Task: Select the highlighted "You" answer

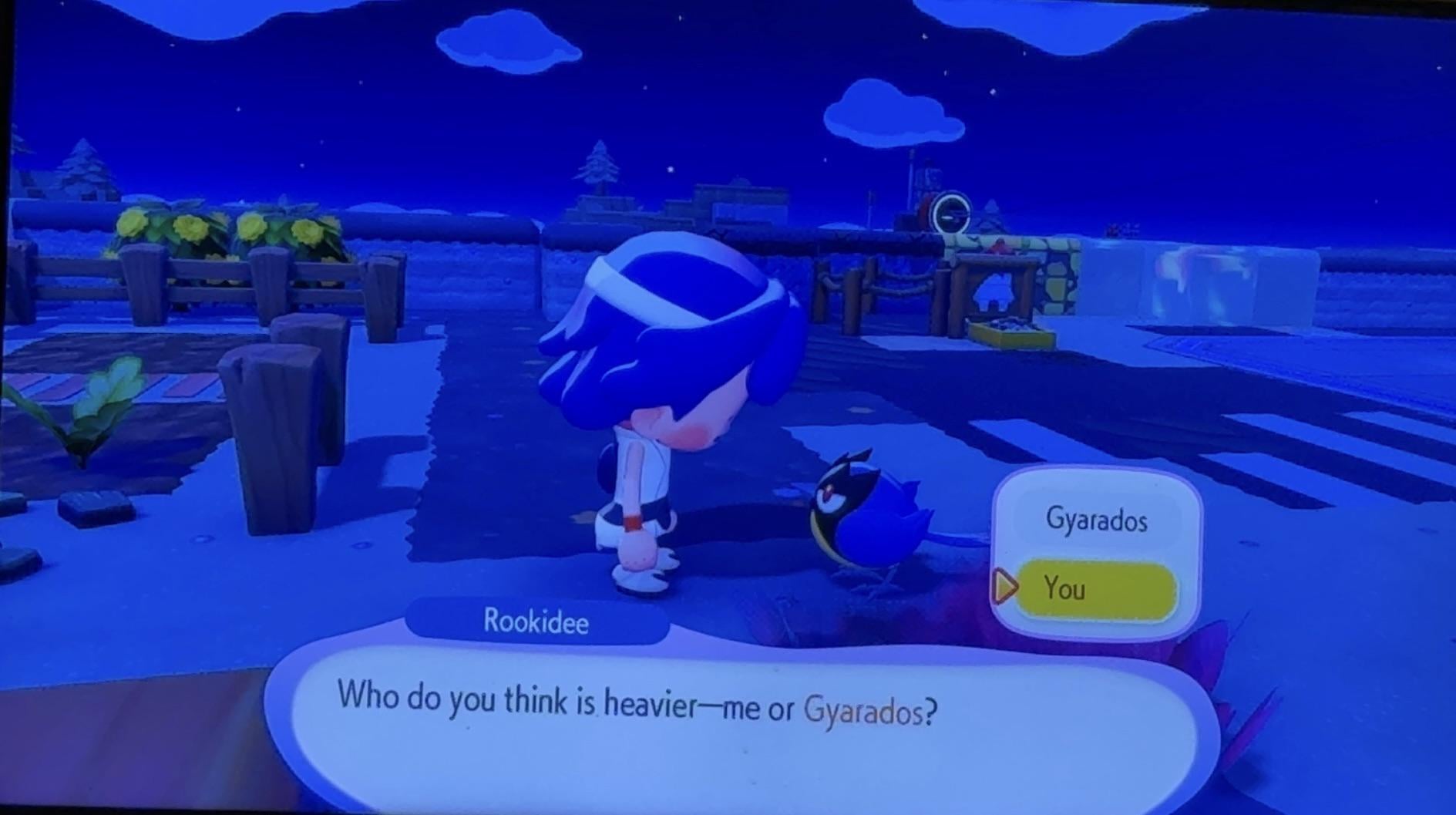Action: (x=1095, y=590)
